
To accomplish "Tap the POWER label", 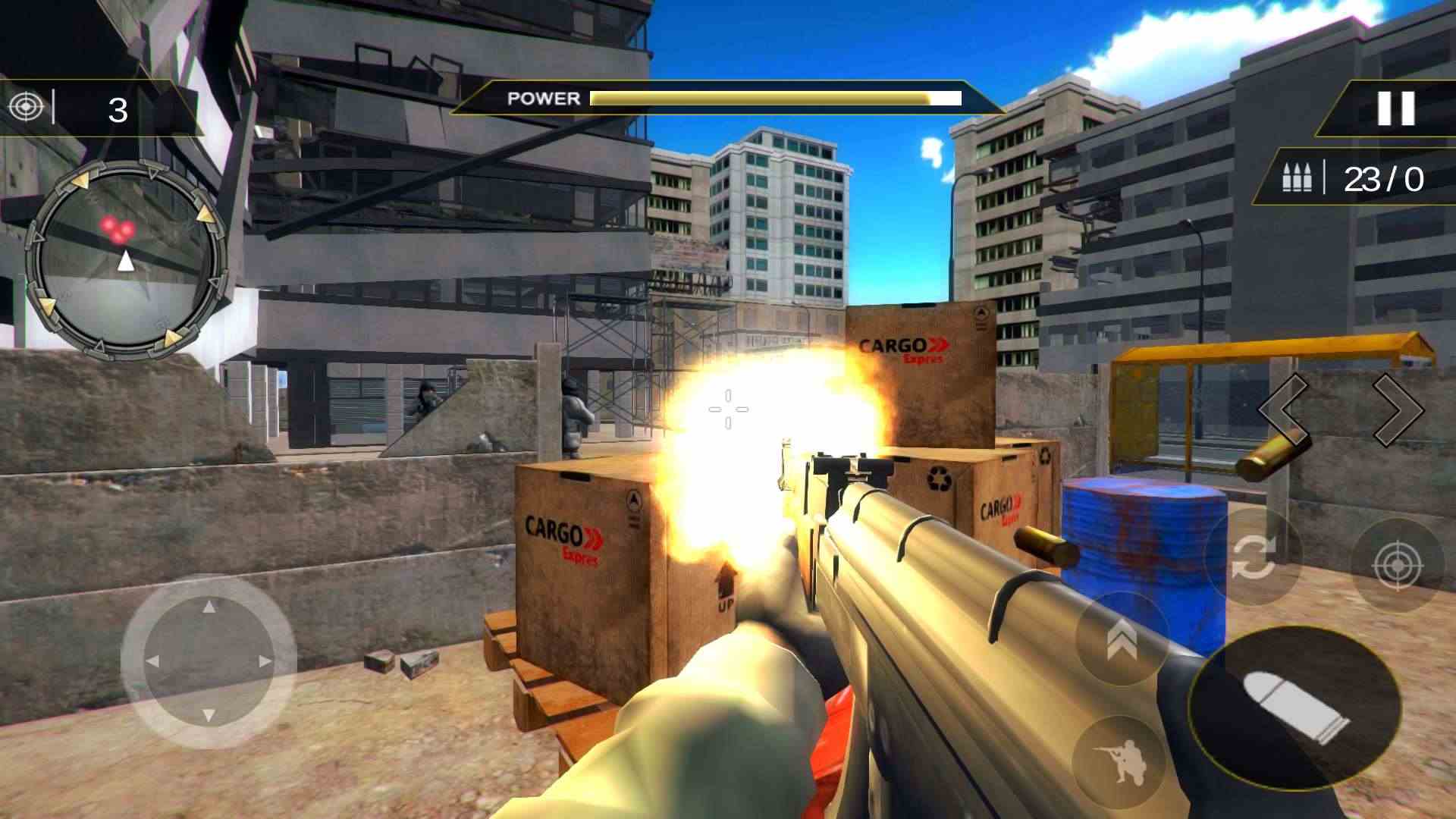I will tap(542, 99).
